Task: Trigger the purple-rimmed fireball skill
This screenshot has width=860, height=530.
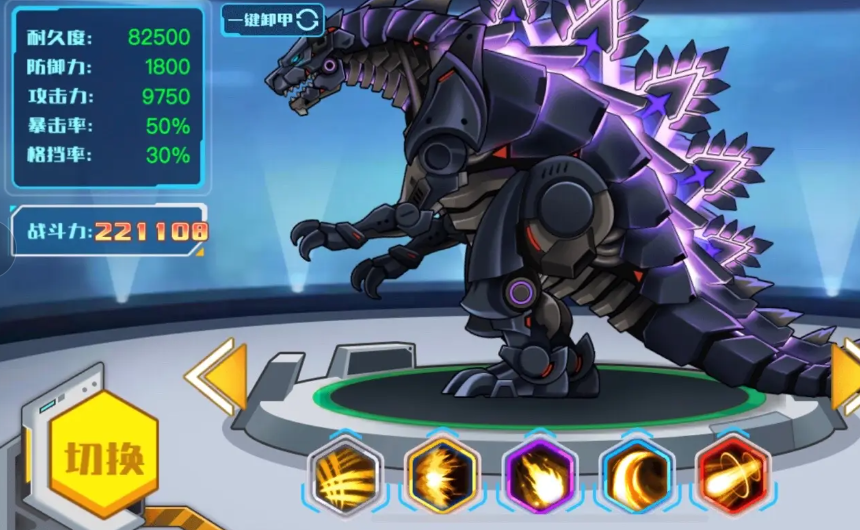Action: point(540,476)
